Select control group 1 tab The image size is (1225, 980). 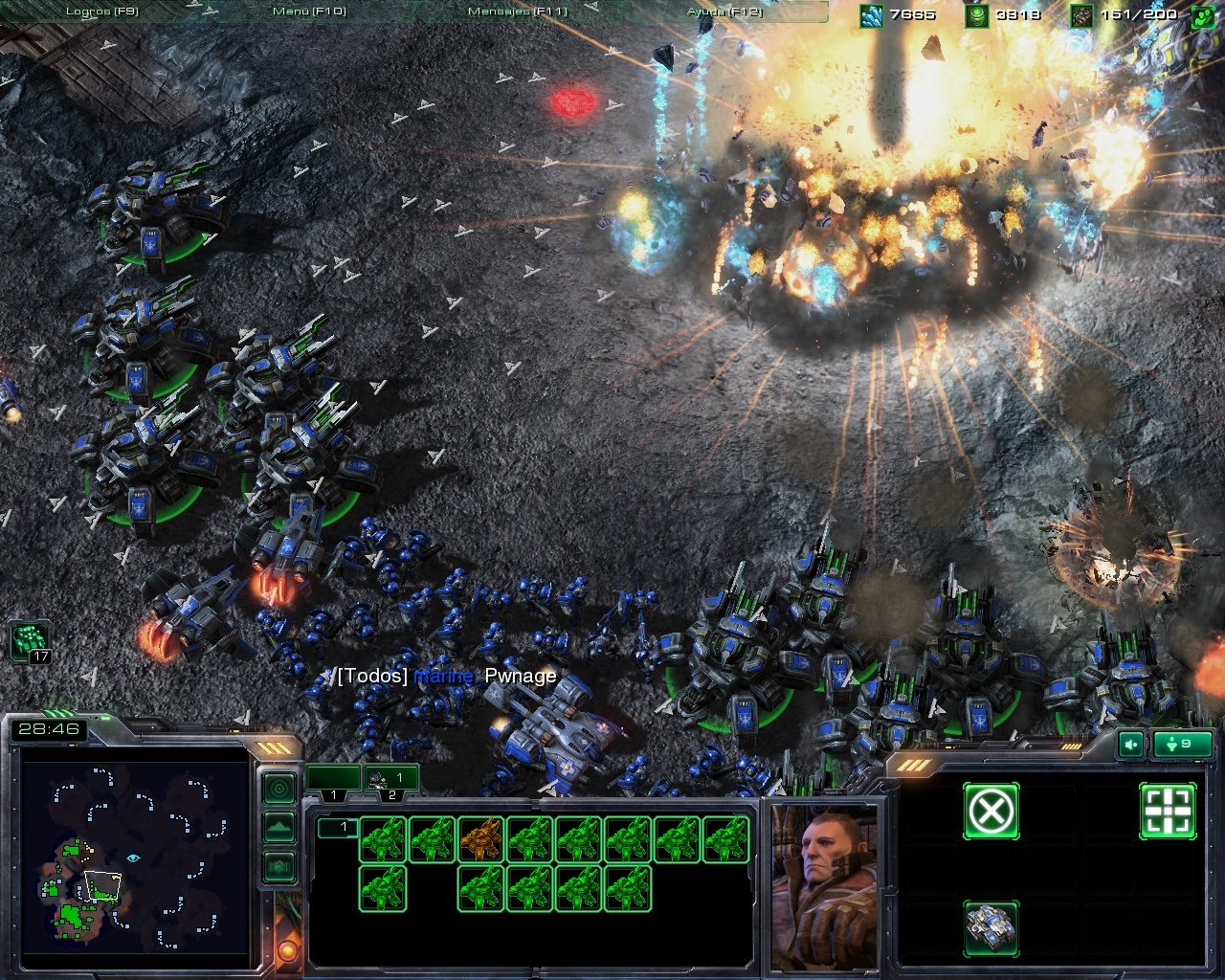[x=333, y=779]
